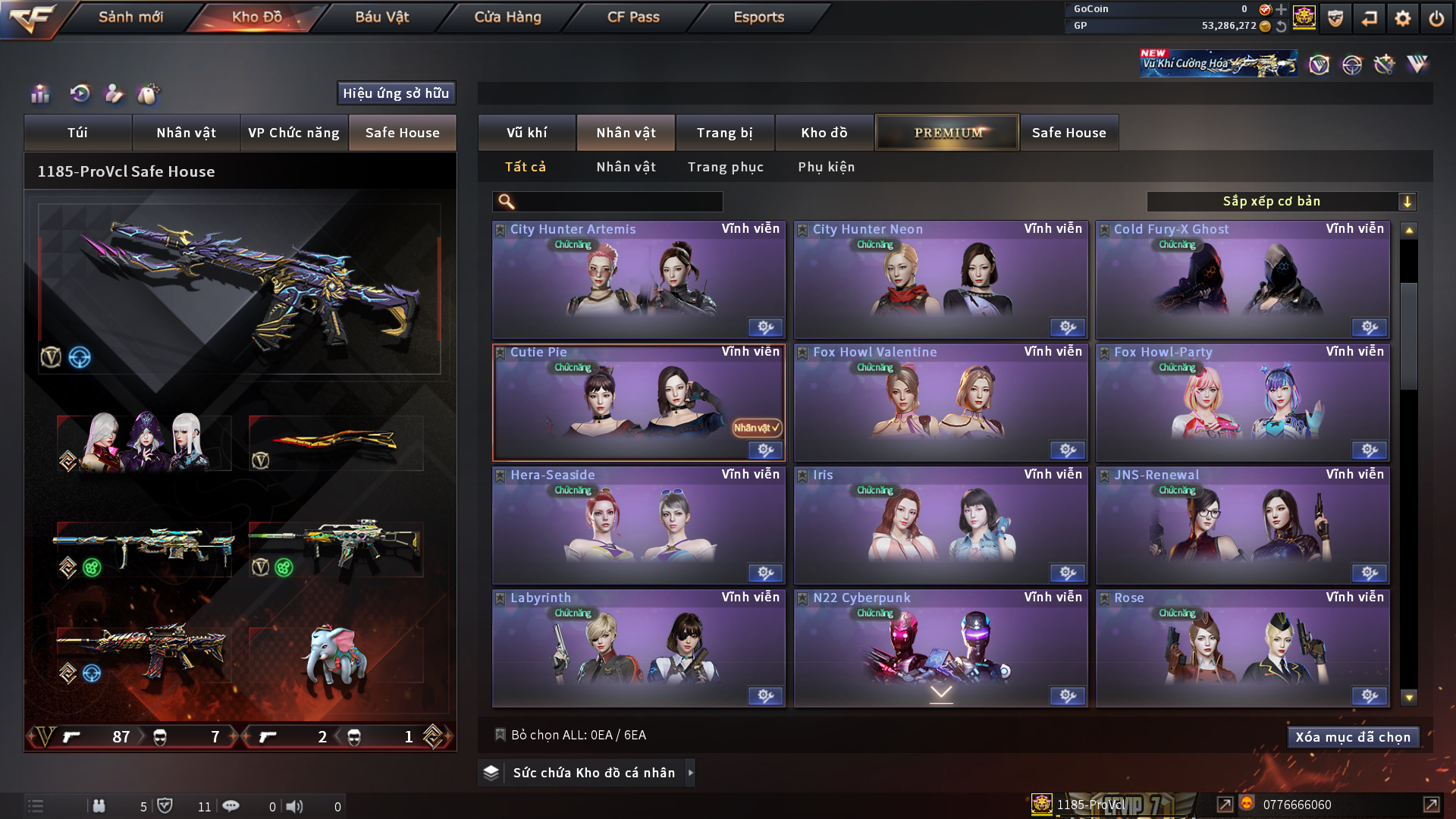Open the Esports menu
The width and height of the screenshot is (1456, 819).
758,17
